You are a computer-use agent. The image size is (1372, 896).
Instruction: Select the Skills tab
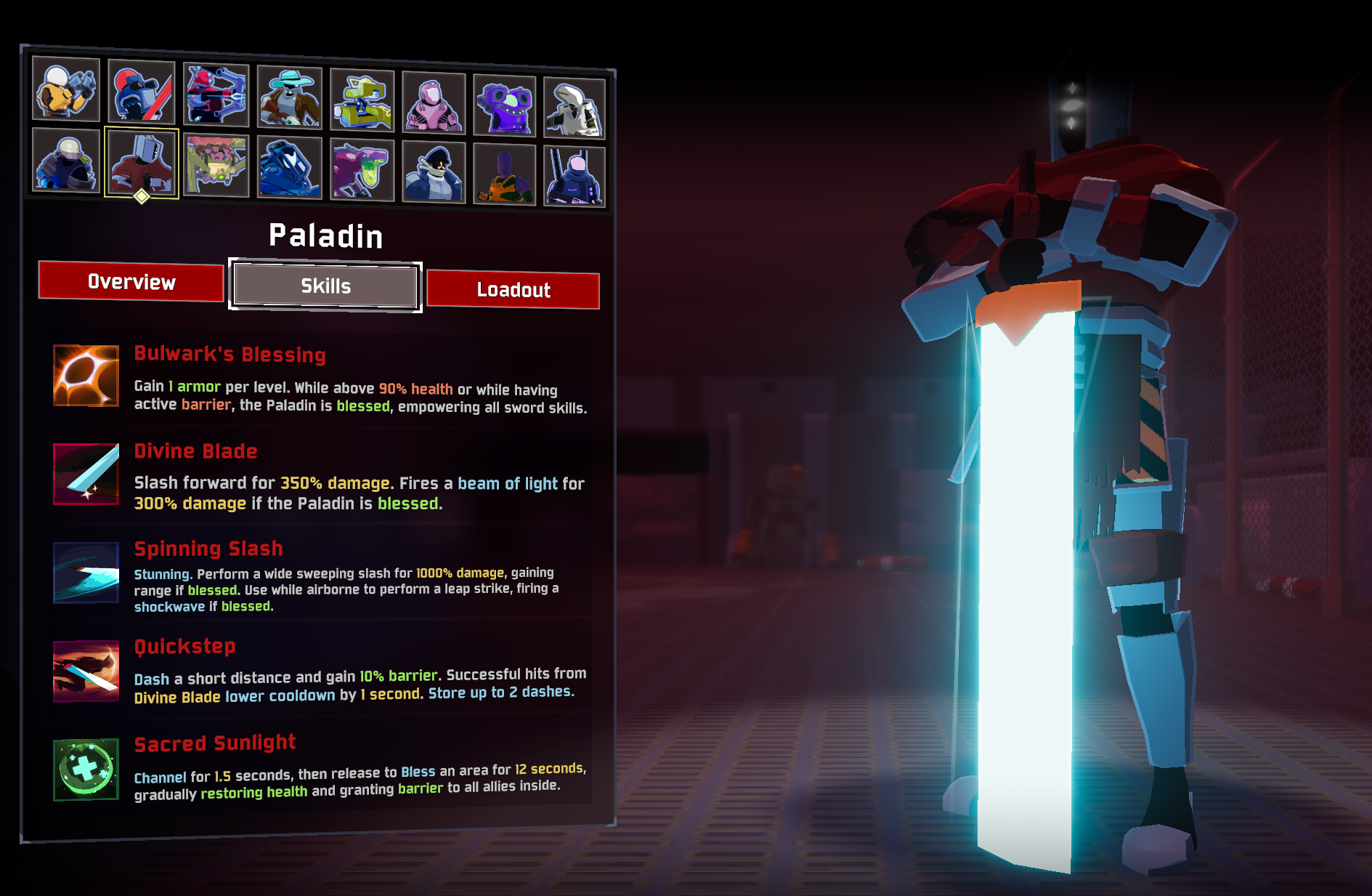pos(325,286)
